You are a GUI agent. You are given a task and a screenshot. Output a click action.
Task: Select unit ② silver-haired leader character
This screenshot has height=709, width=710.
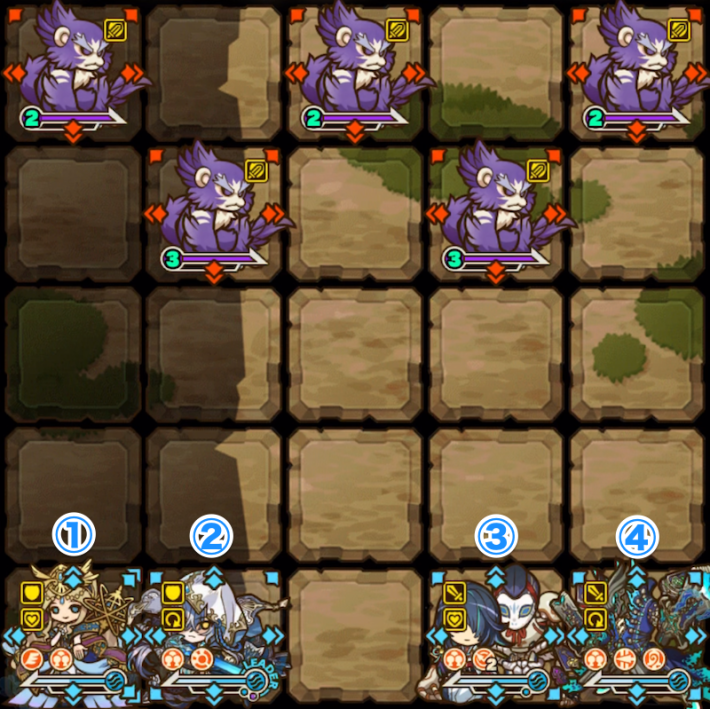point(213,635)
